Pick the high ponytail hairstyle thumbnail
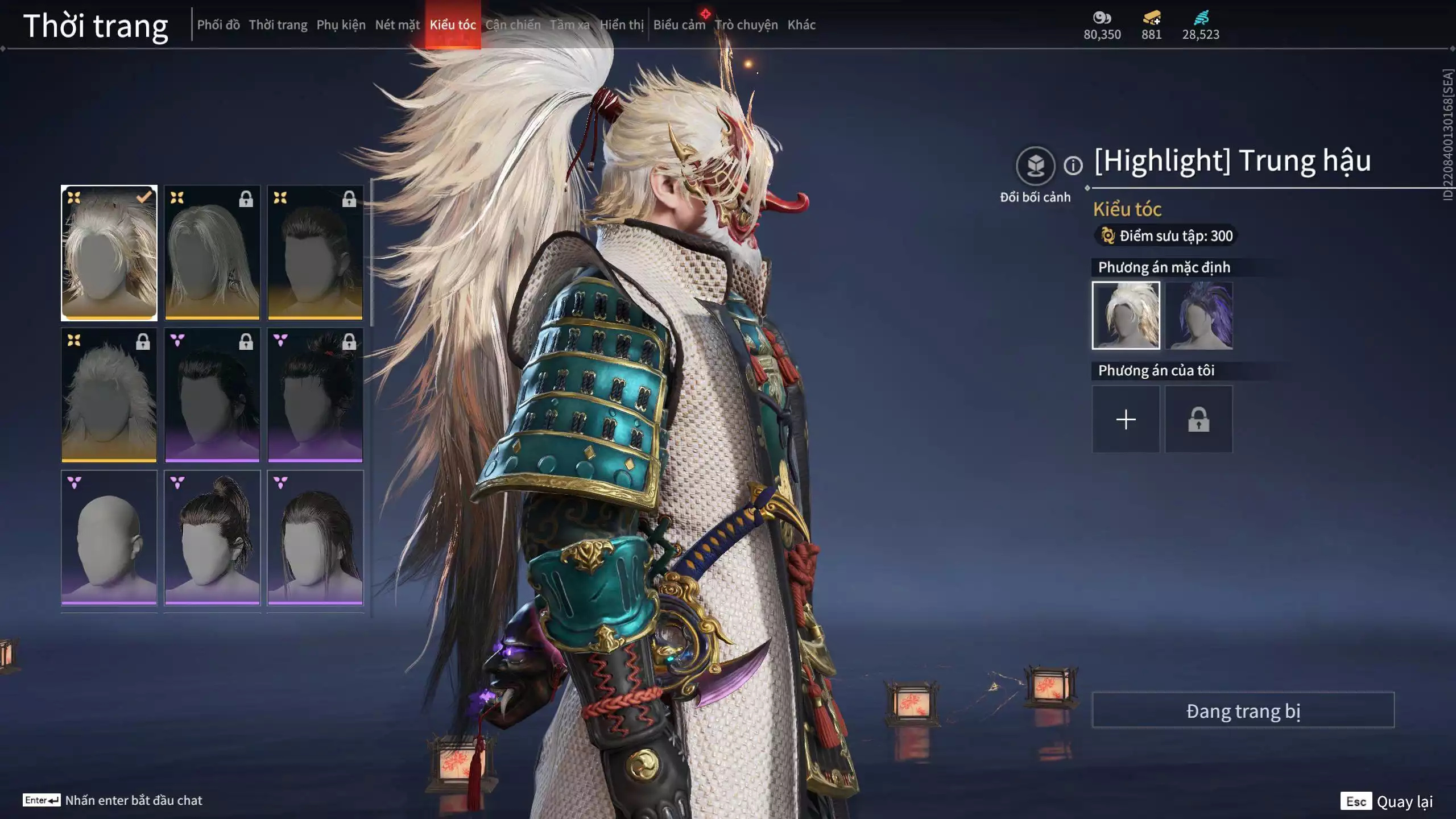 [x=212, y=537]
